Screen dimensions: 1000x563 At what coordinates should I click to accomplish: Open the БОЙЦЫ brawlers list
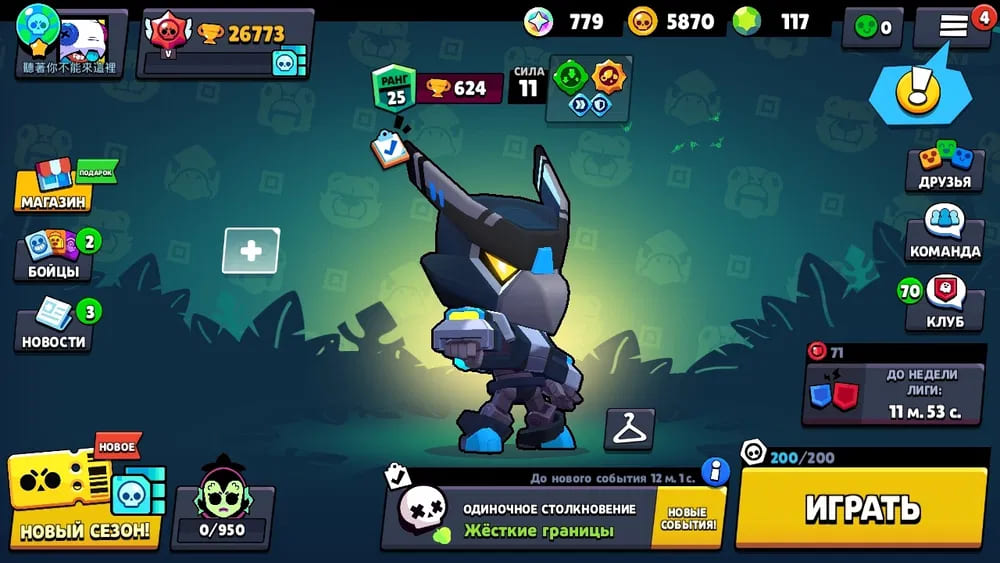[x=54, y=256]
